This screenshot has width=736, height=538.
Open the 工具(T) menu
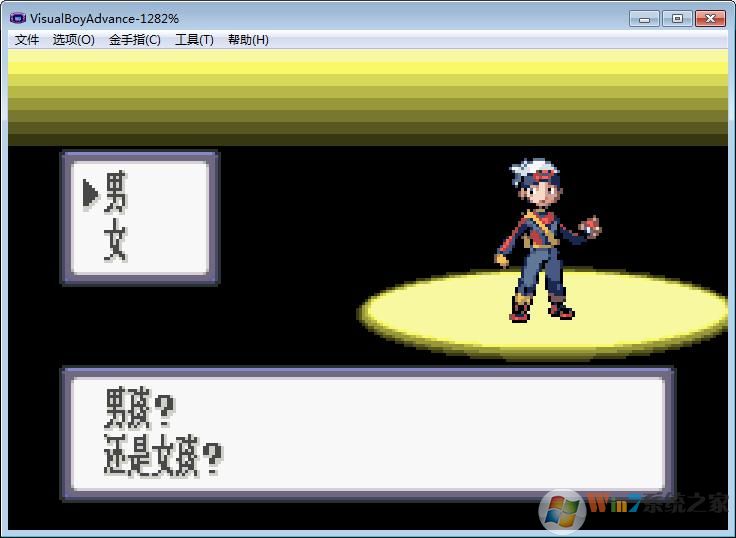tap(194, 40)
